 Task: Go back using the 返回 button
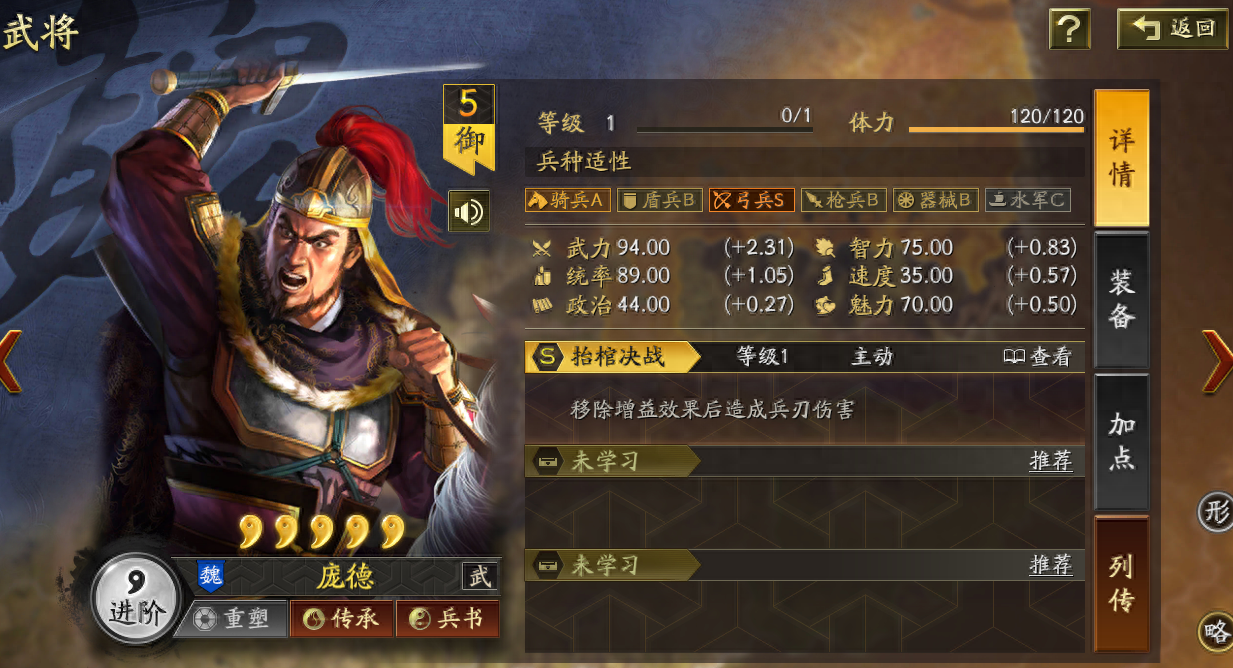coord(1173,29)
